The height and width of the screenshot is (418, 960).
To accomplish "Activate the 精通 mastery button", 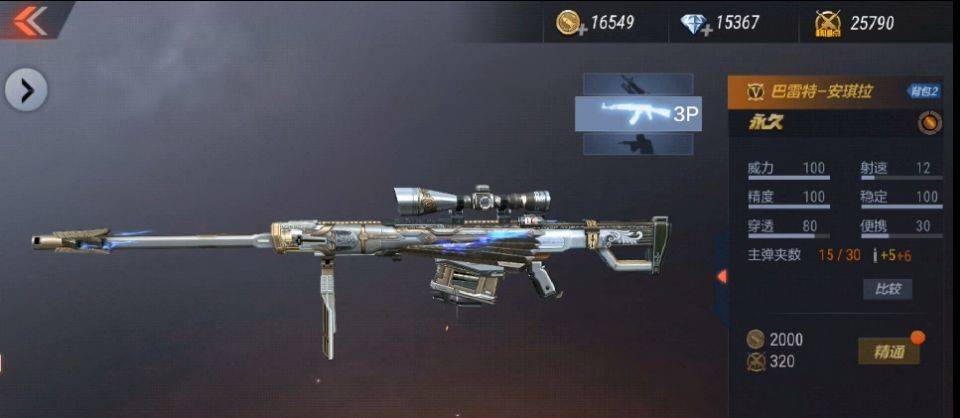I will click(x=889, y=351).
